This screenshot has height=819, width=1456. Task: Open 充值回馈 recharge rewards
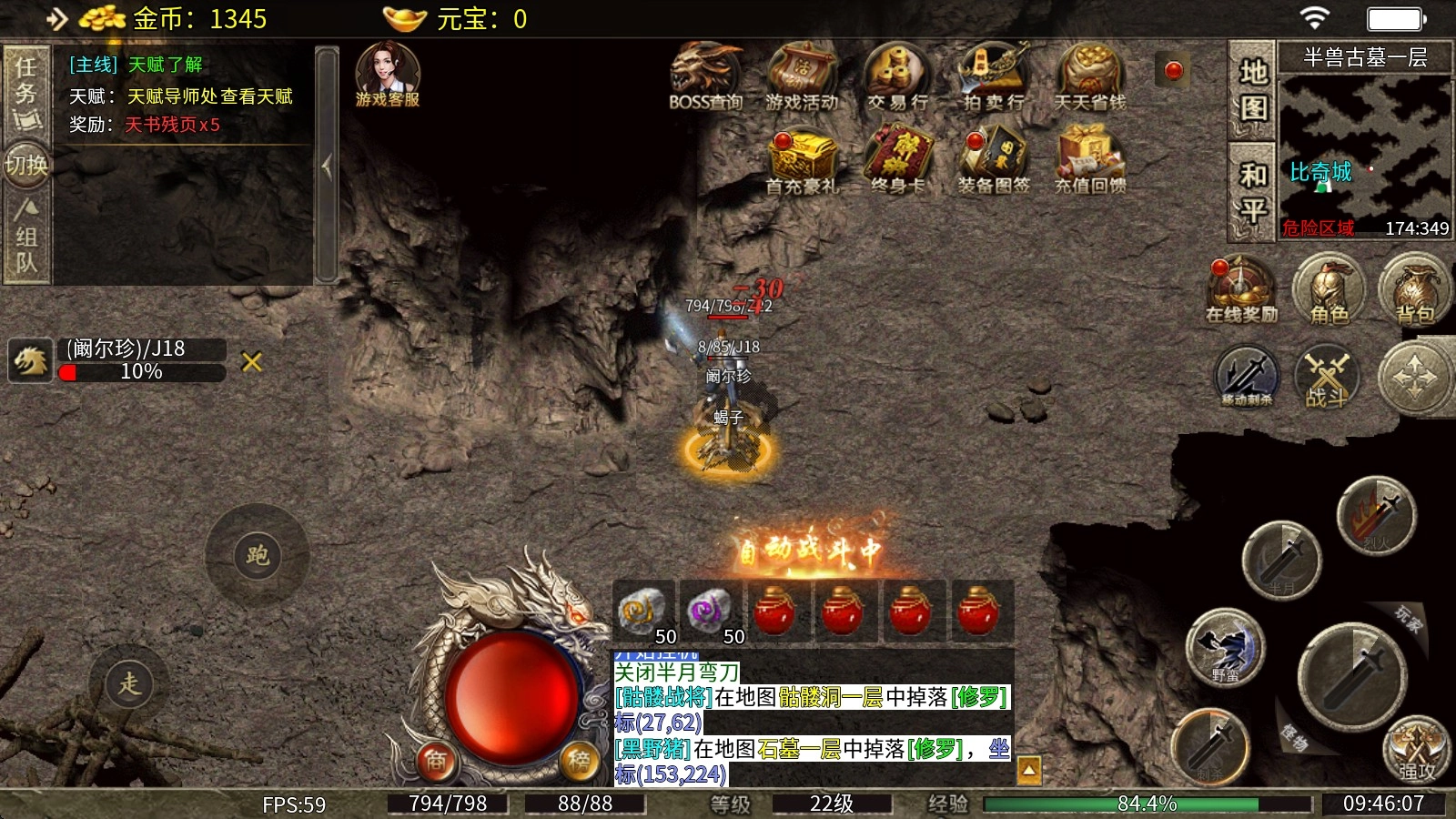pos(1089,162)
